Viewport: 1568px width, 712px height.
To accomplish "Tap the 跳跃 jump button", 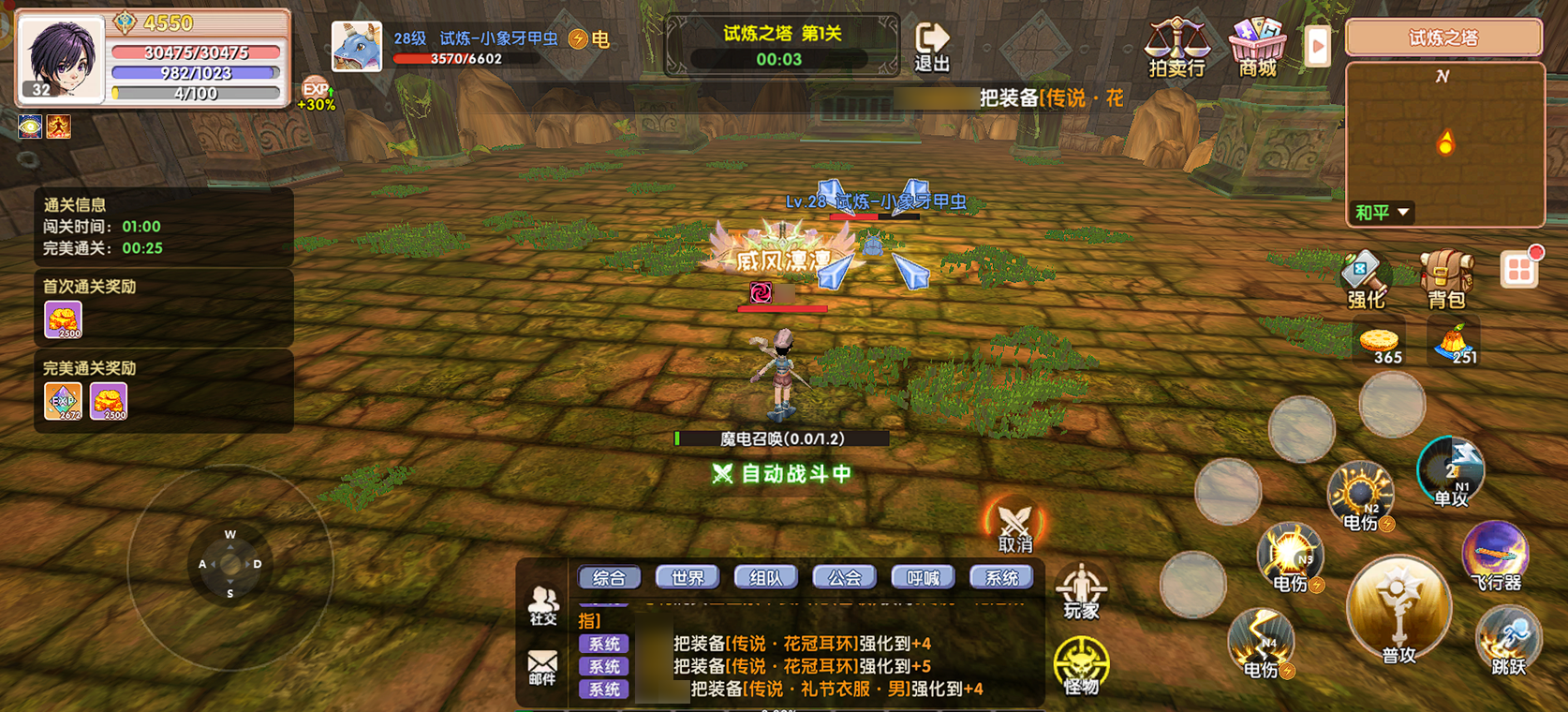I will click(x=1507, y=640).
